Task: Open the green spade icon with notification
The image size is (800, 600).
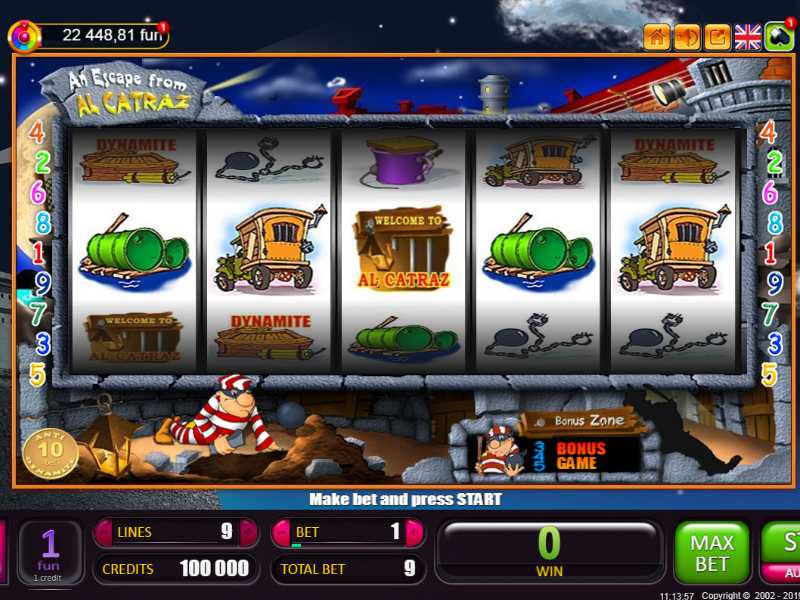Action: [x=778, y=37]
